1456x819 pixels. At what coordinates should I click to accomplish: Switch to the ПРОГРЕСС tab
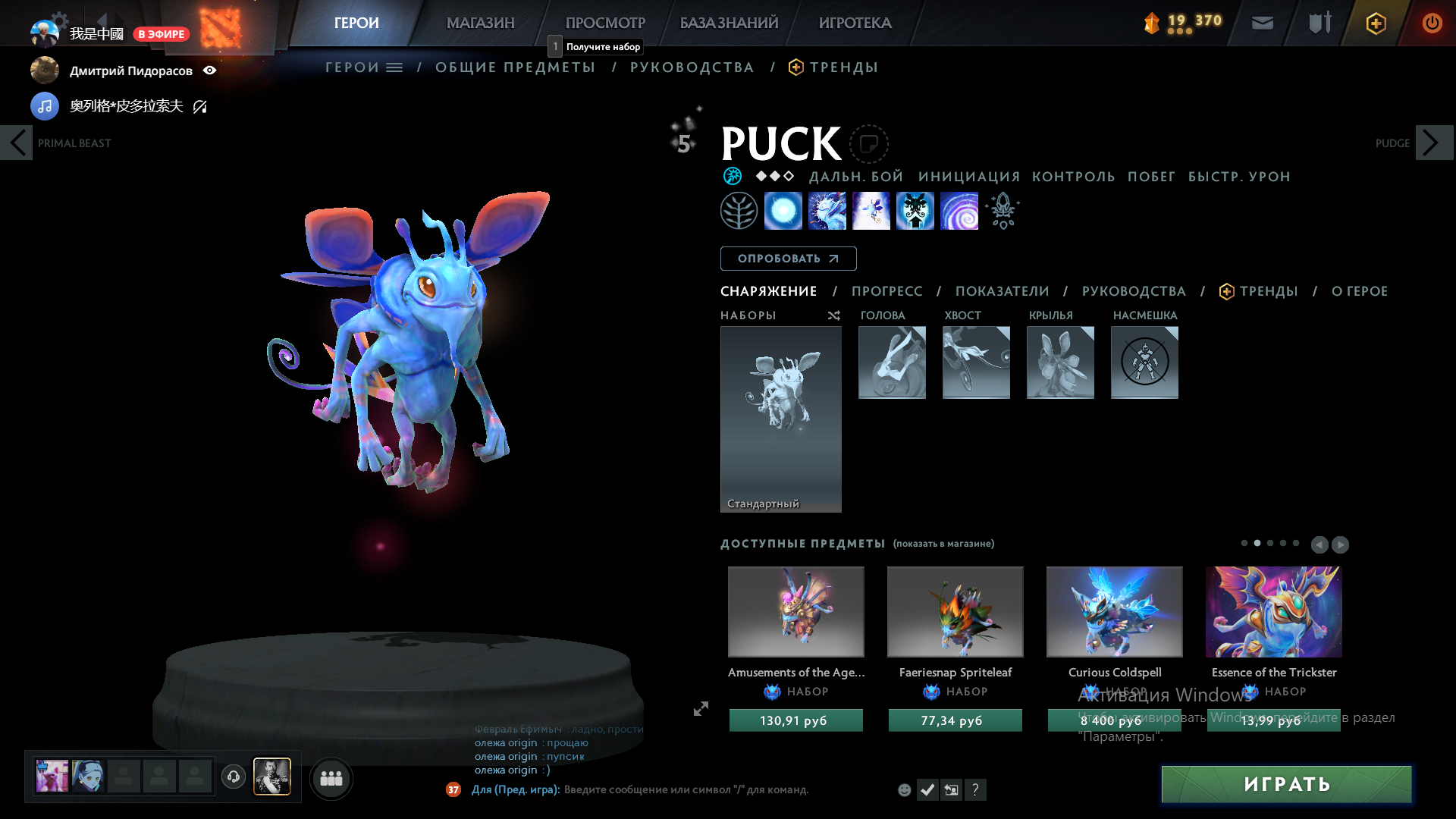pyautogui.click(x=887, y=291)
